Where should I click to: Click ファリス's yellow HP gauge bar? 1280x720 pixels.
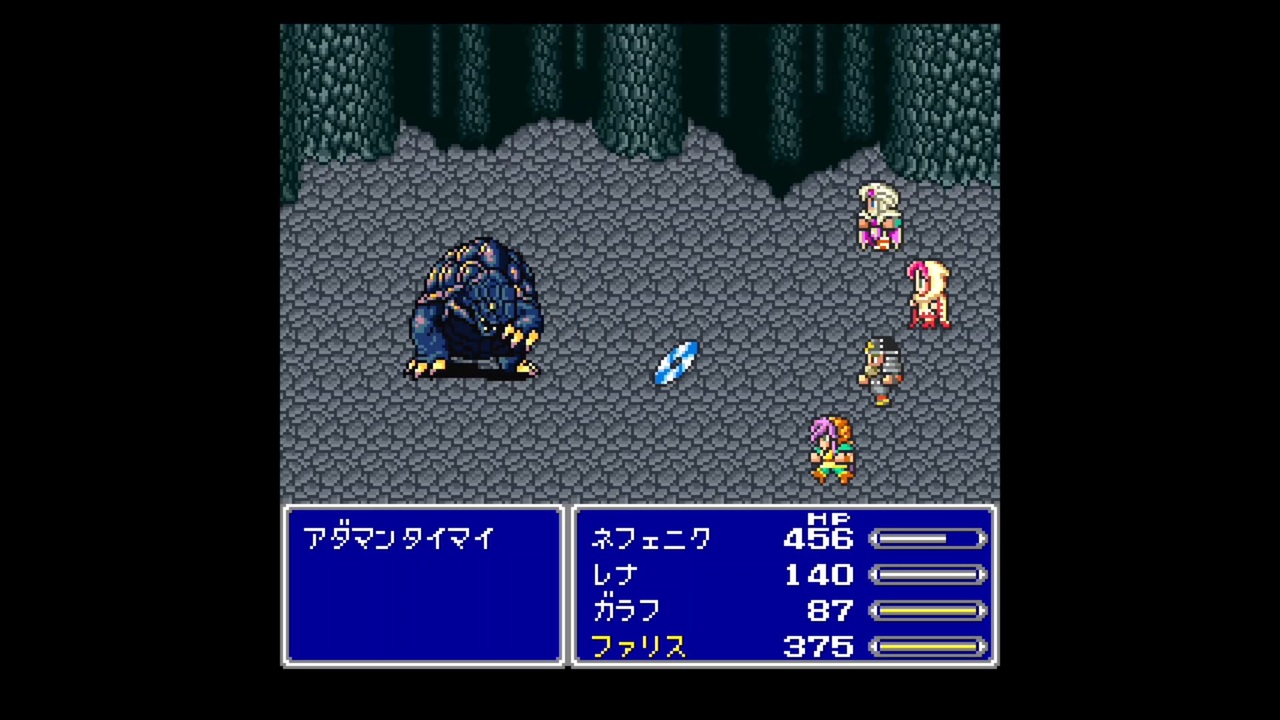(928, 647)
